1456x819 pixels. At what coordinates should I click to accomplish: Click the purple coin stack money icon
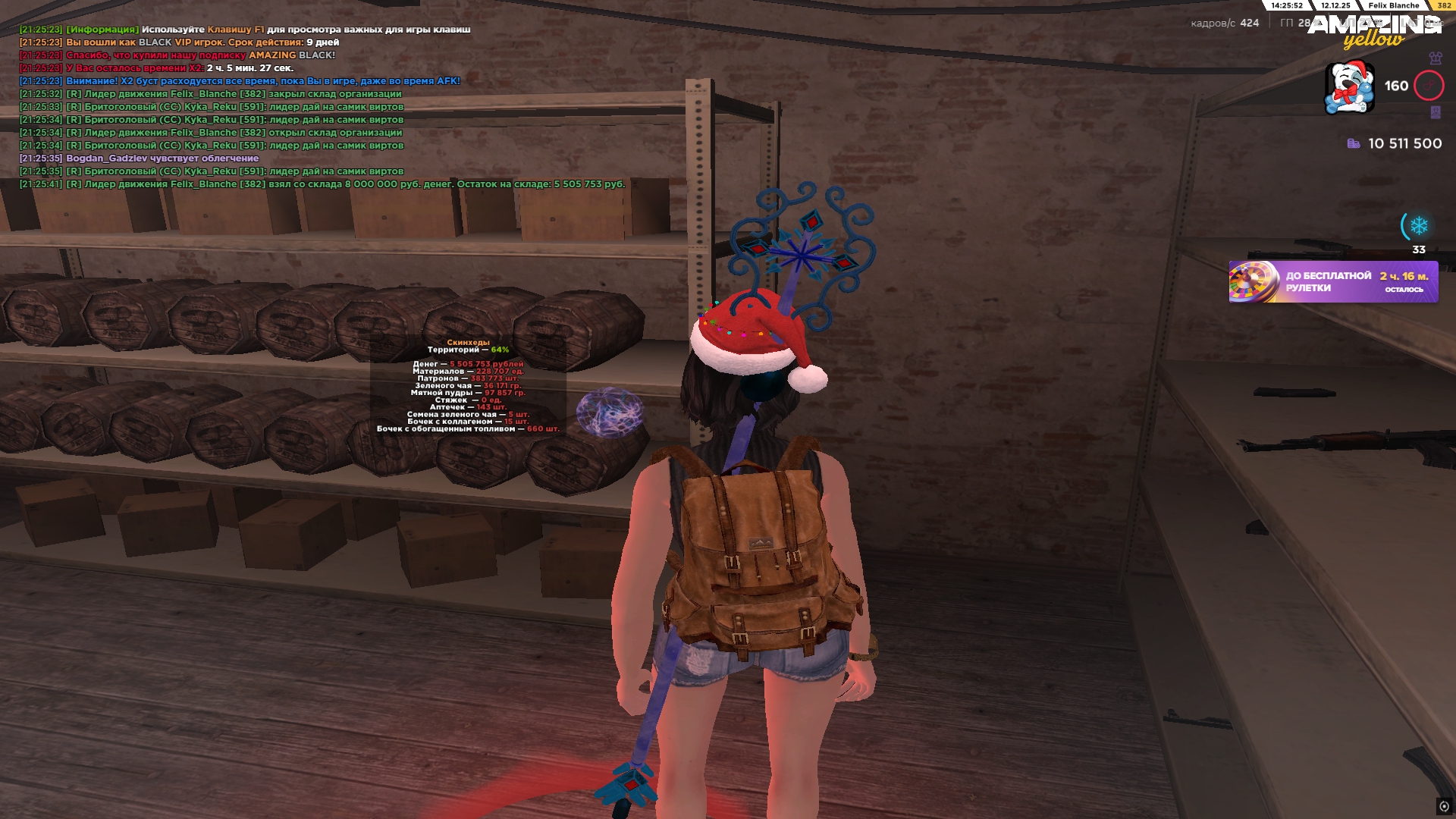coord(1354,143)
